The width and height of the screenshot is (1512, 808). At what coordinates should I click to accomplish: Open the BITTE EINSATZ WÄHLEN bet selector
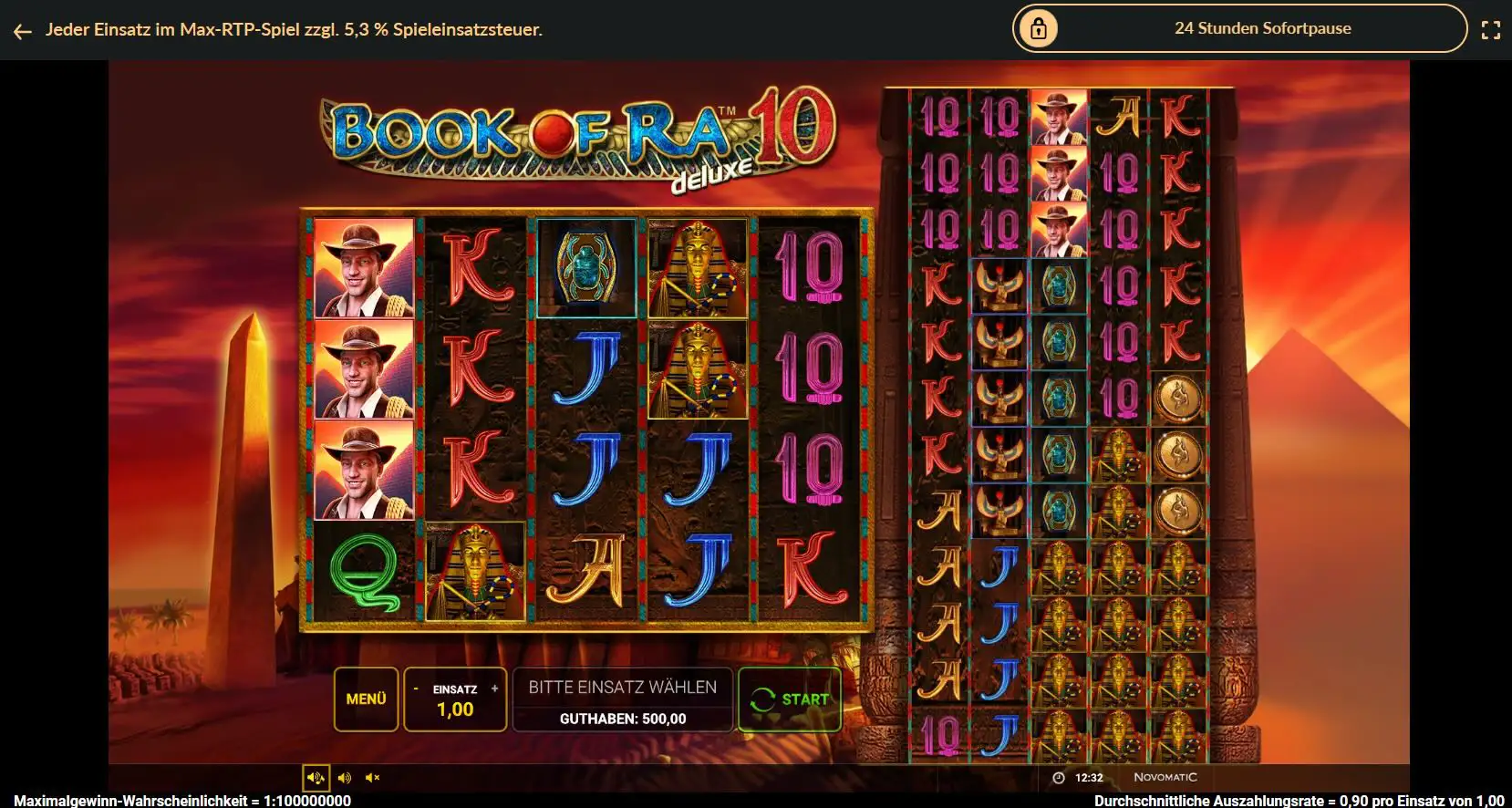(x=623, y=687)
